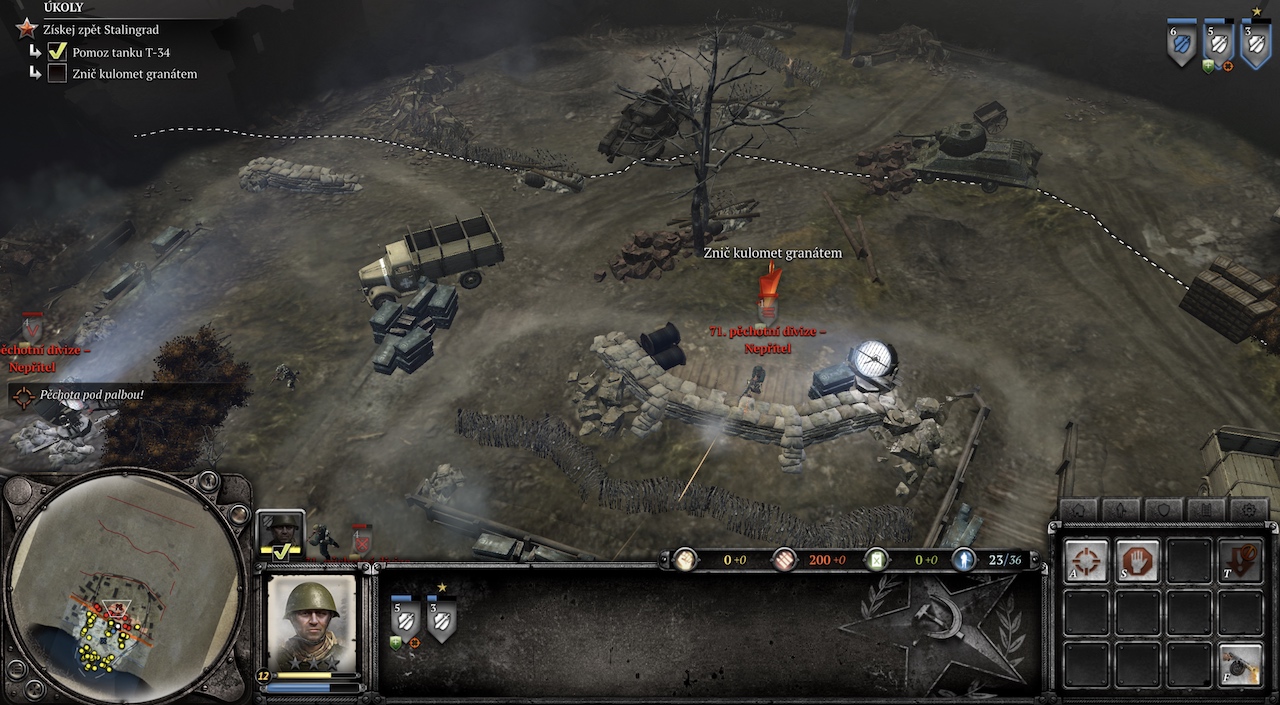Click the 5-man squad shield in selection panel
This screenshot has height=705, width=1280.
tap(405, 621)
